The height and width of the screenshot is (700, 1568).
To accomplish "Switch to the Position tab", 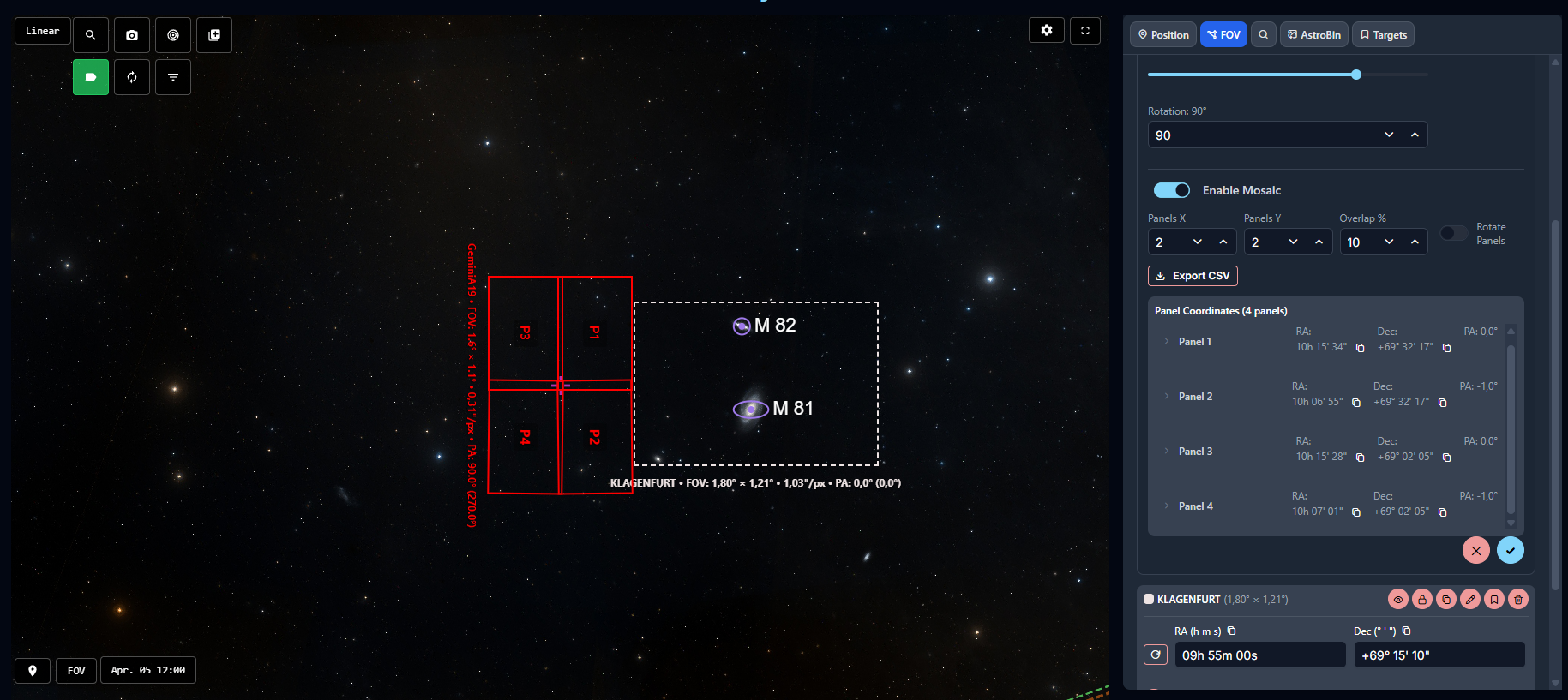I will click(x=1162, y=34).
